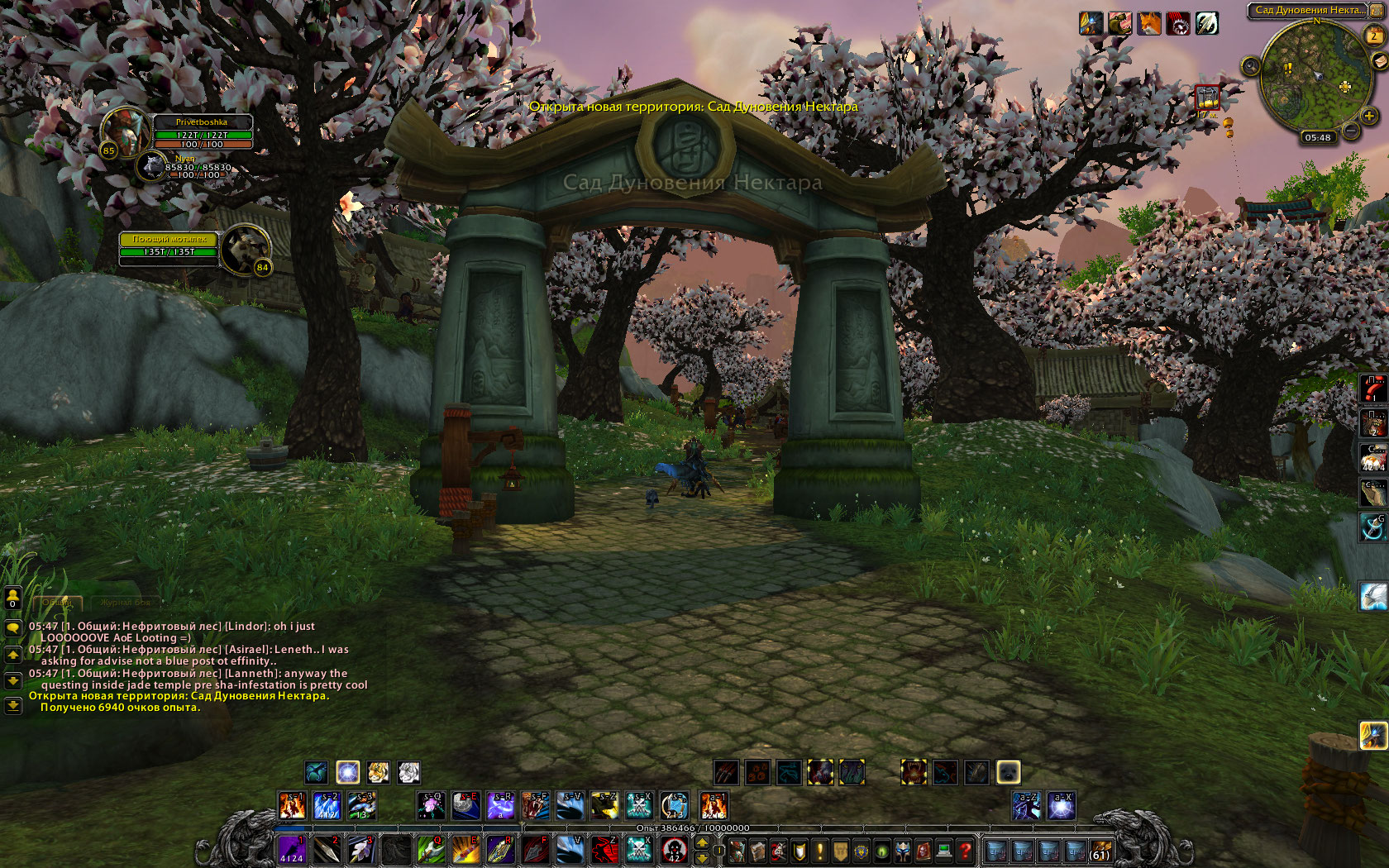The width and height of the screenshot is (1389, 868).
Task: Click the action bar page up arrow
Action: point(702,842)
